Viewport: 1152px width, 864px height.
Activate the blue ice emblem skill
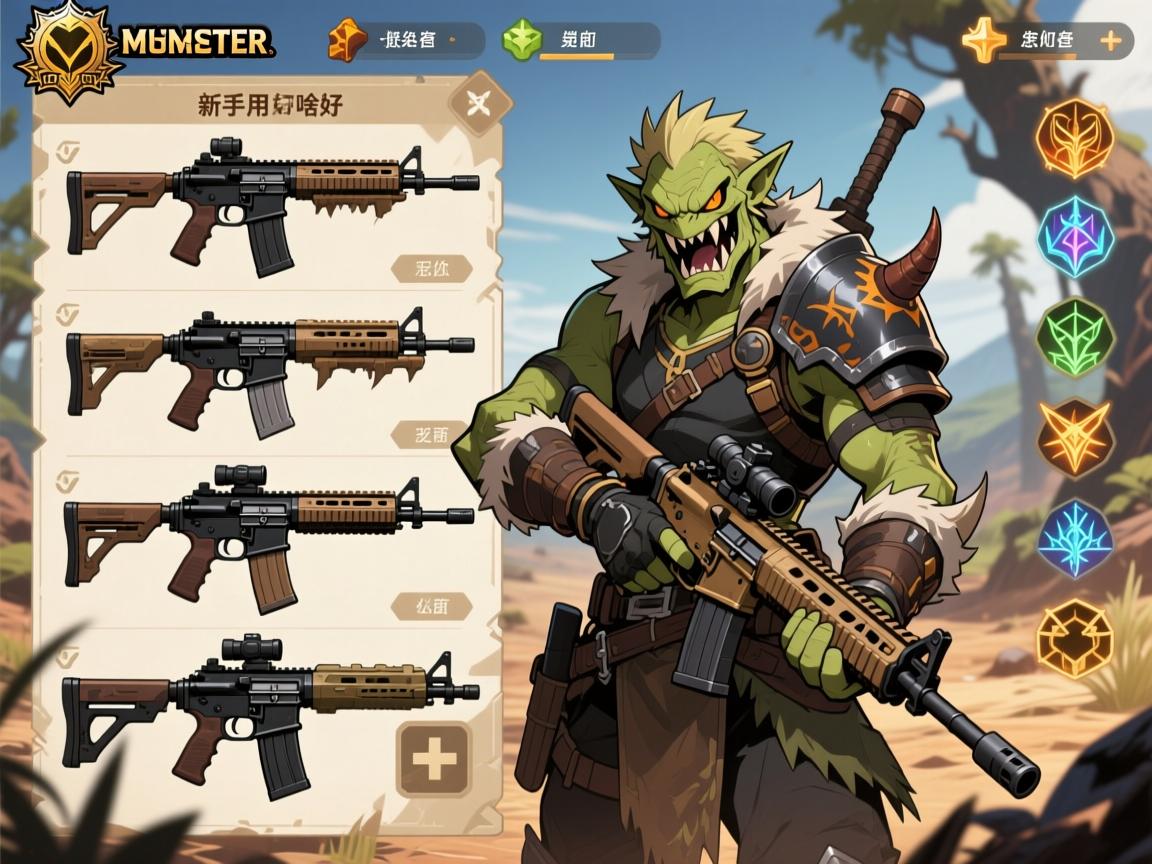click(x=1074, y=537)
